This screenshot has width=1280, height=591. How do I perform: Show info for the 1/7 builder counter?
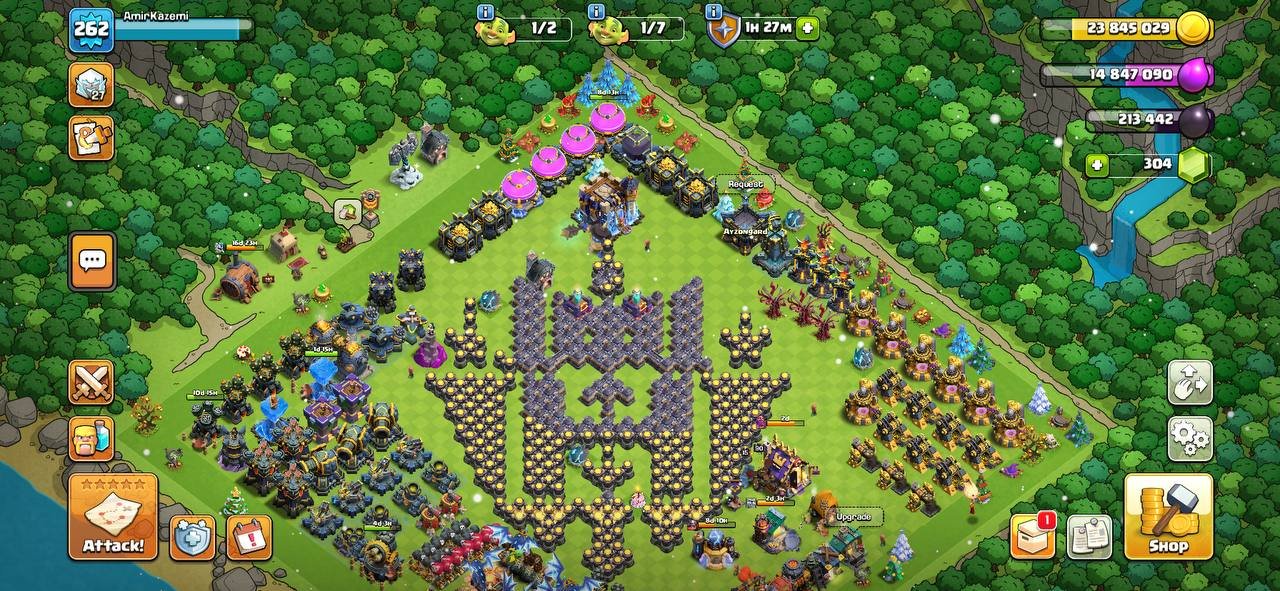597,12
